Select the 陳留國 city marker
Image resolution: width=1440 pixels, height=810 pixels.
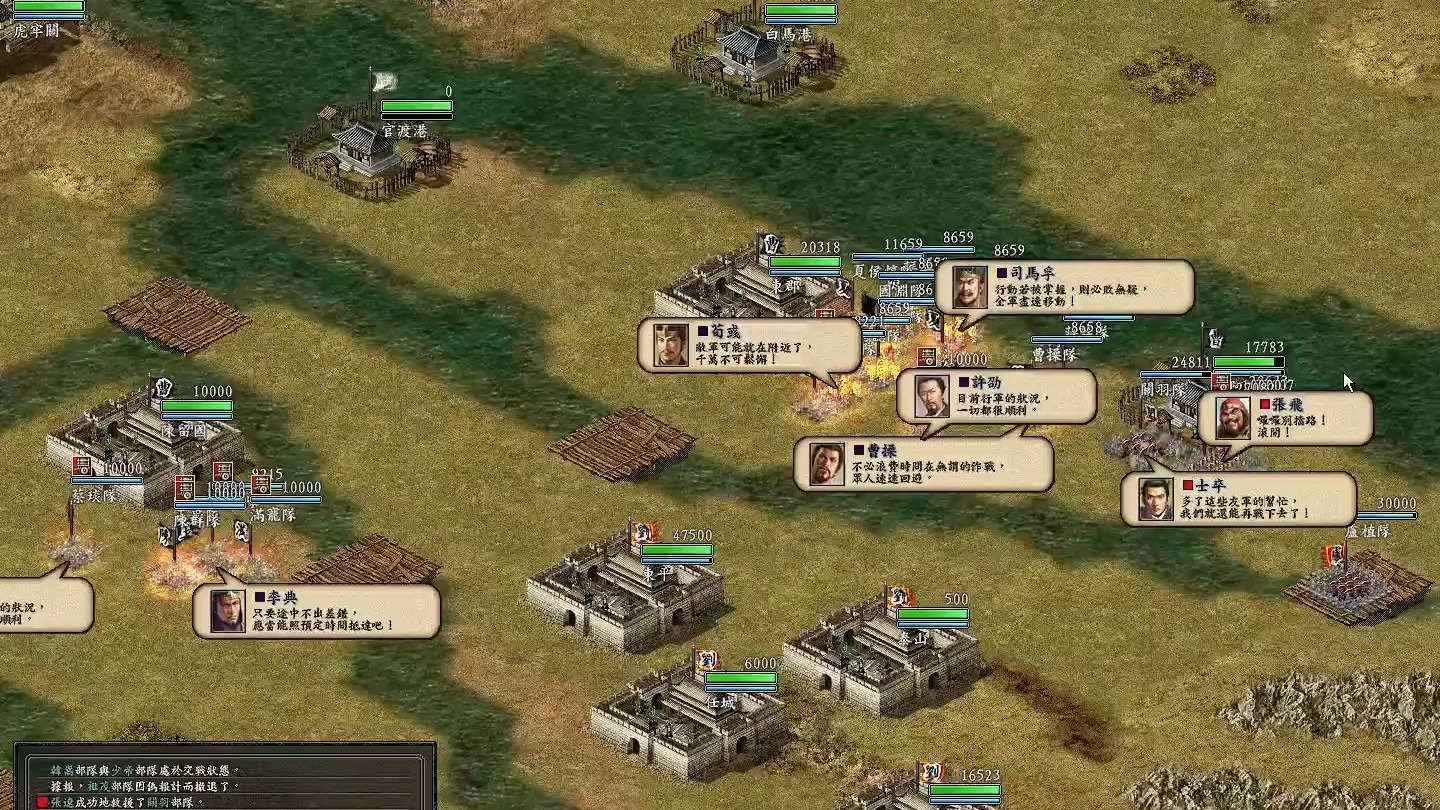(183, 431)
